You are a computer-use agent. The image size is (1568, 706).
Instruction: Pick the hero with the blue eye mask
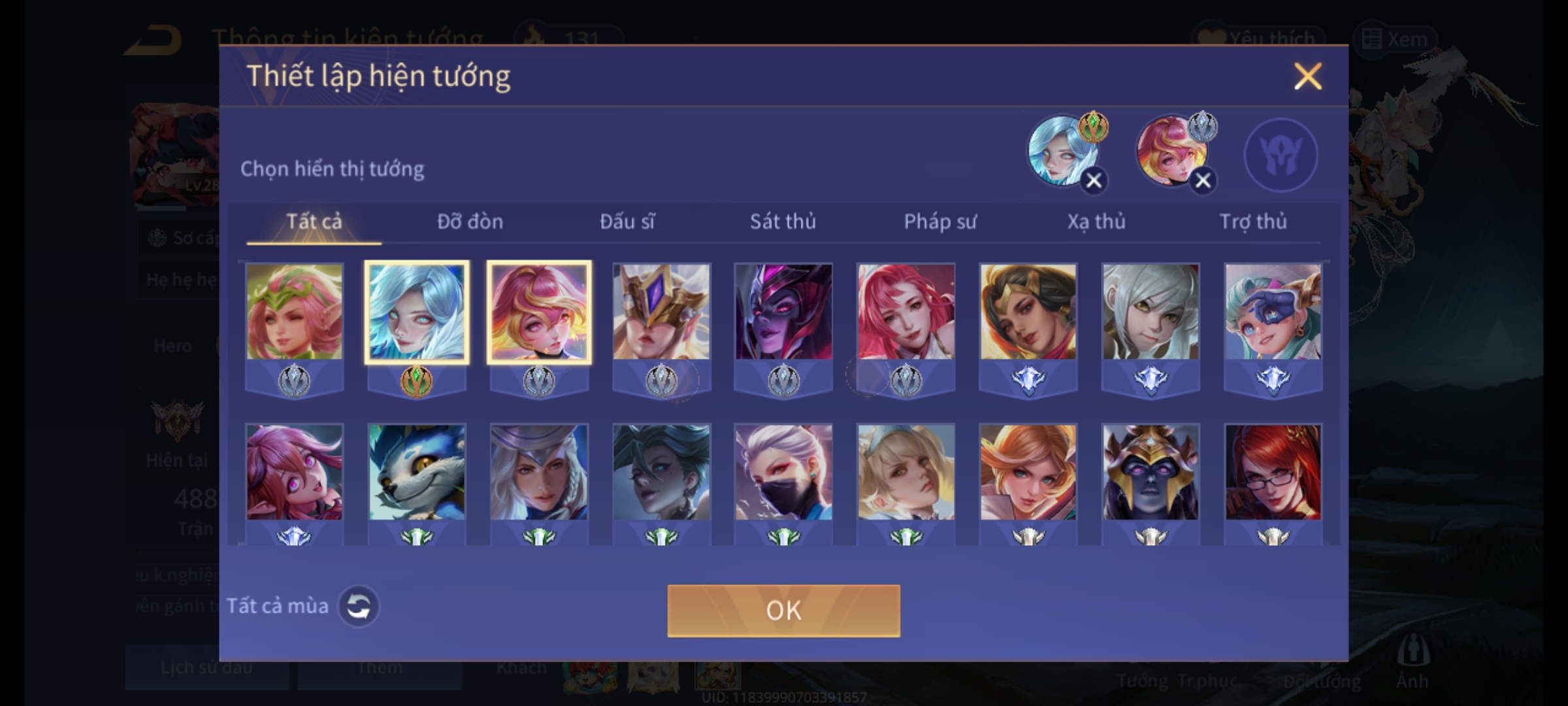1273,312
